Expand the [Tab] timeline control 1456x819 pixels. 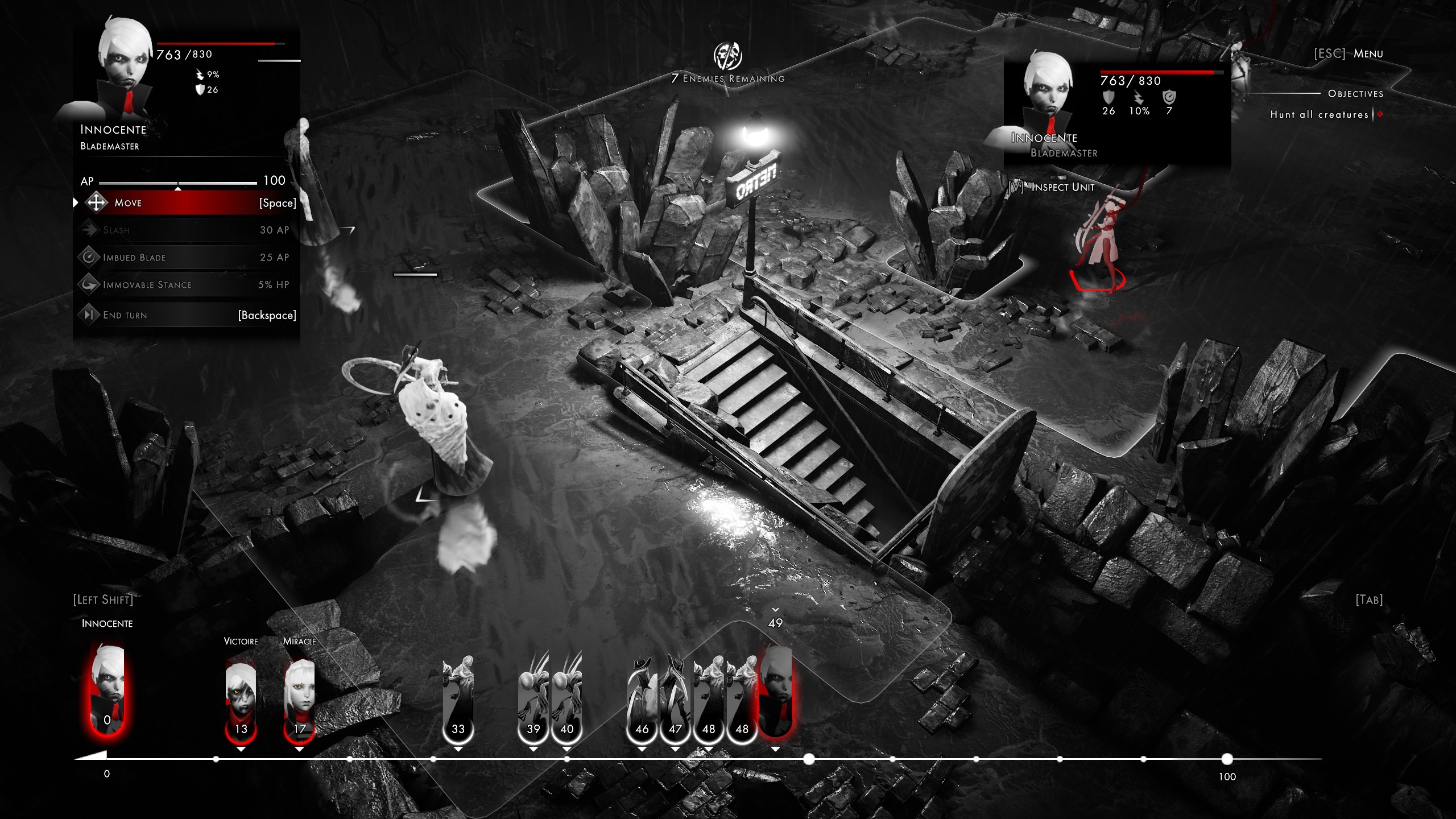[1370, 599]
